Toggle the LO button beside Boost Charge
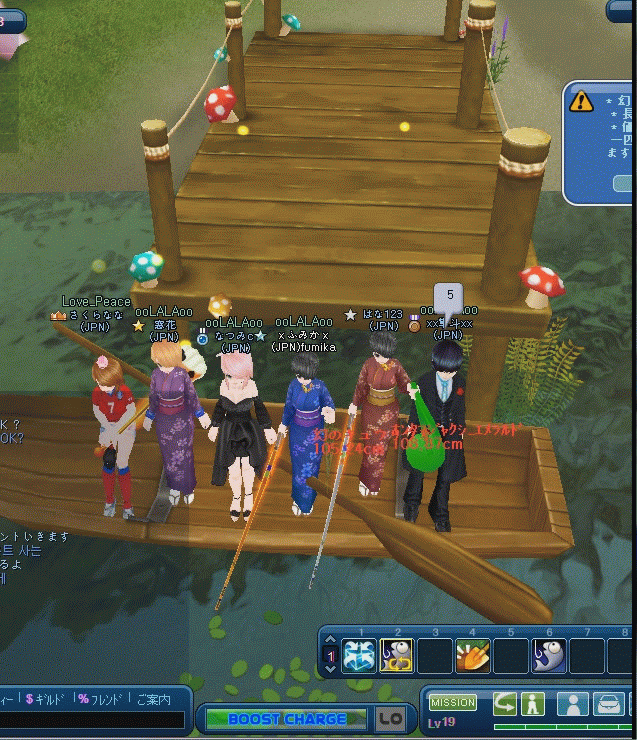 pyautogui.click(x=389, y=718)
